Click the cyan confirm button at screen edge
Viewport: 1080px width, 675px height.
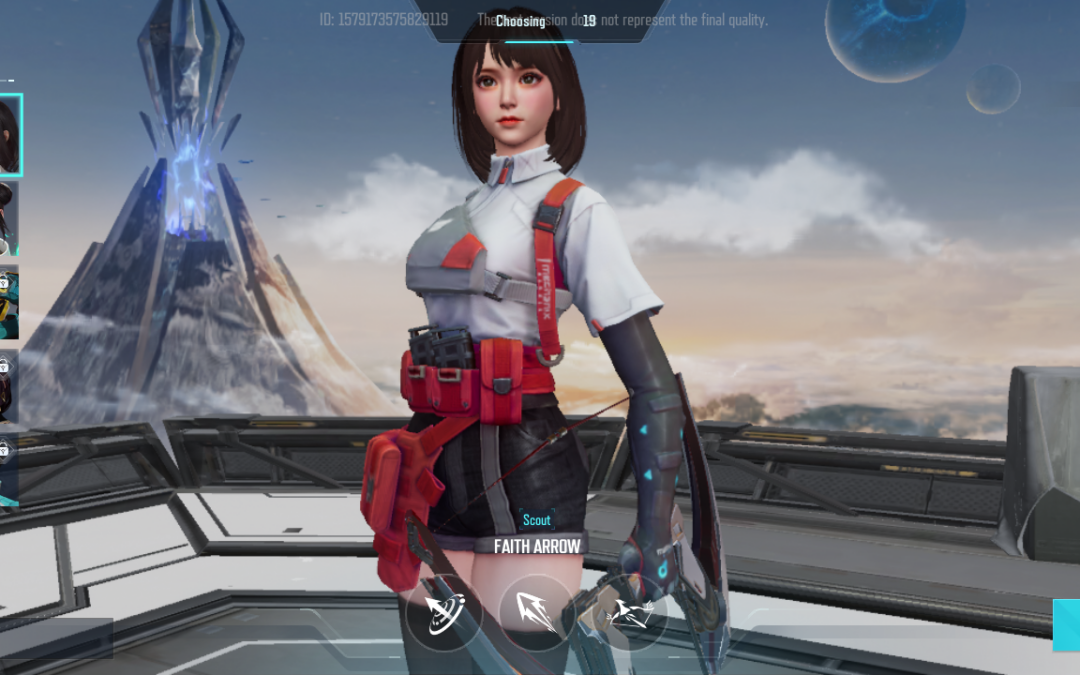coord(1066,625)
